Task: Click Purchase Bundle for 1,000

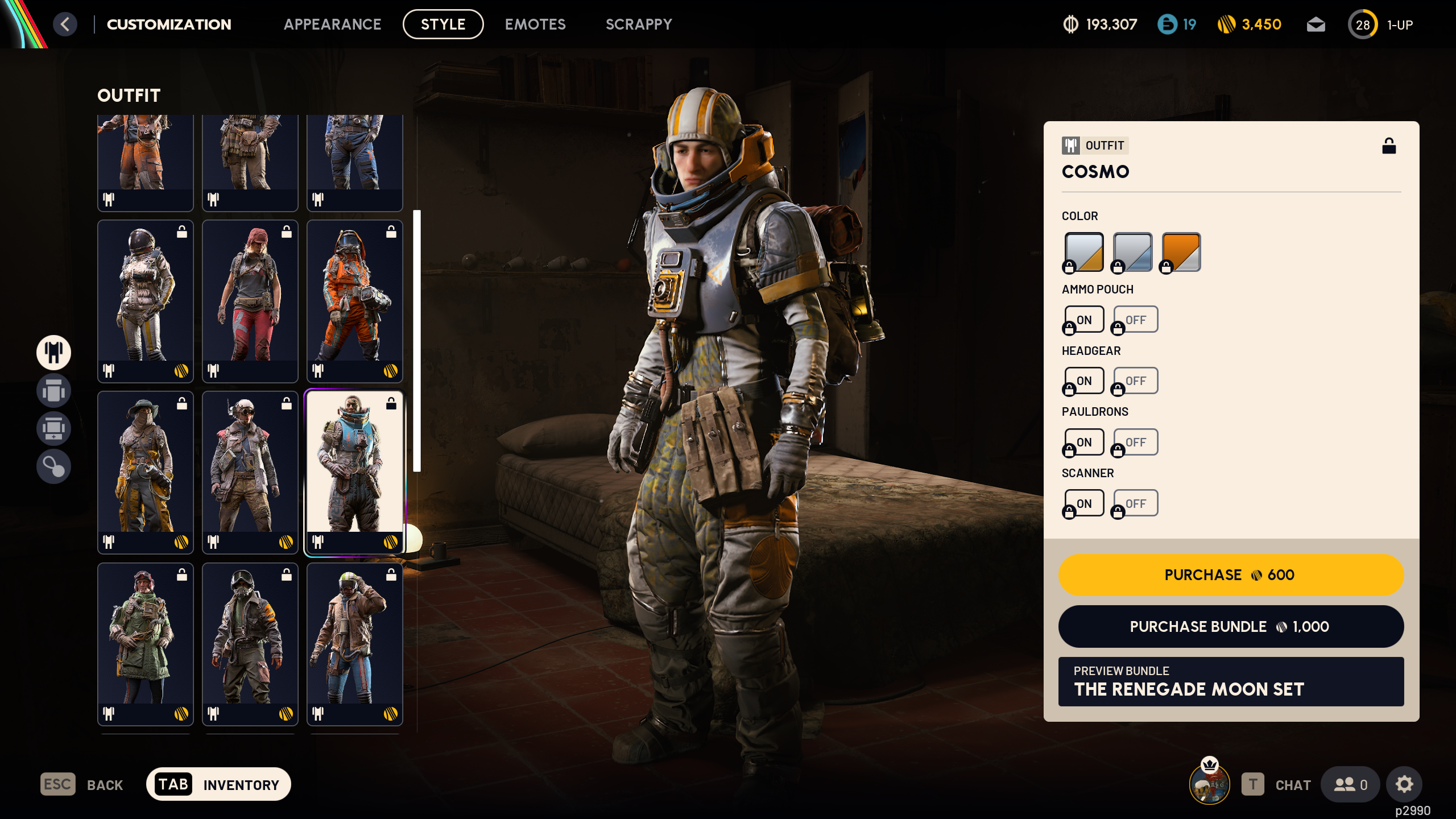Action: pyautogui.click(x=1231, y=627)
